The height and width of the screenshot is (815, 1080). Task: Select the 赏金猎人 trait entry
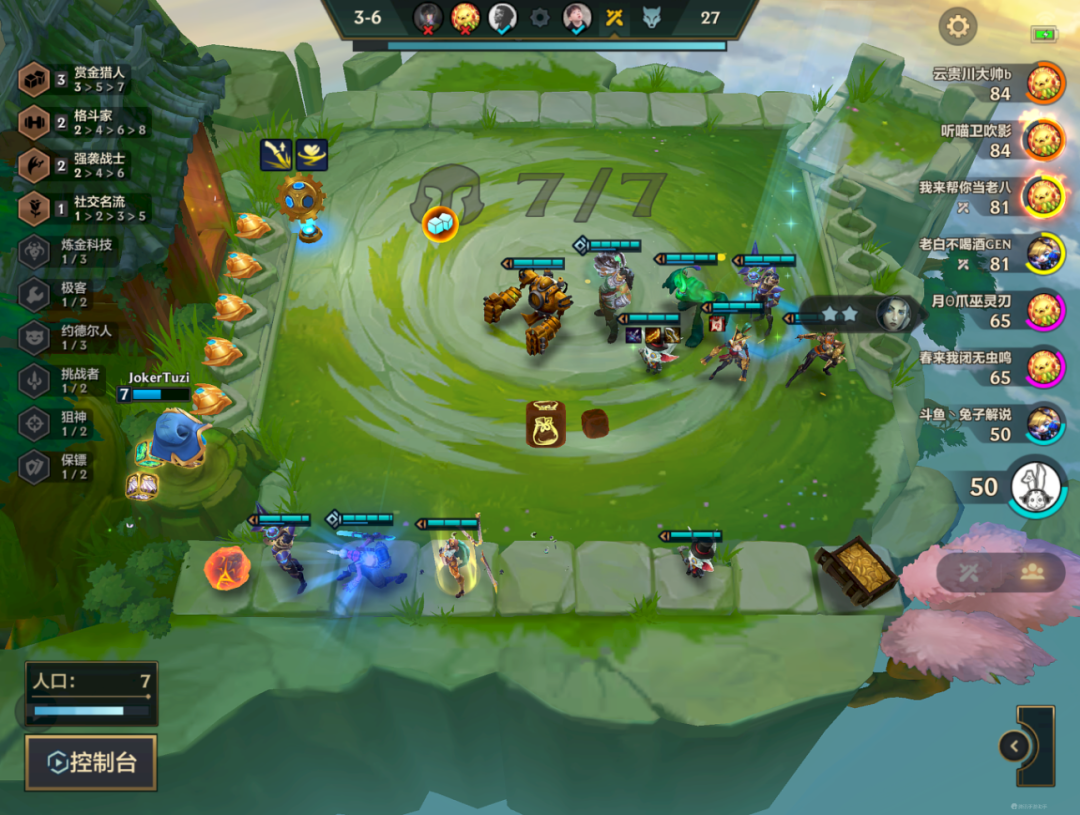click(x=85, y=80)
